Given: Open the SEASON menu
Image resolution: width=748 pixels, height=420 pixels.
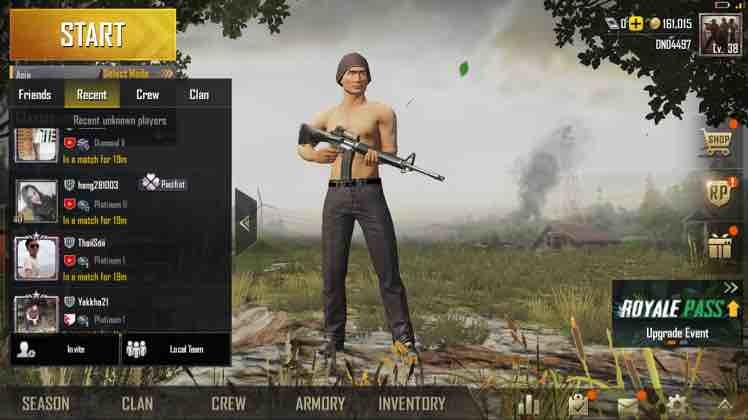Looking at the screenshot, I should [x=46, y=404].
